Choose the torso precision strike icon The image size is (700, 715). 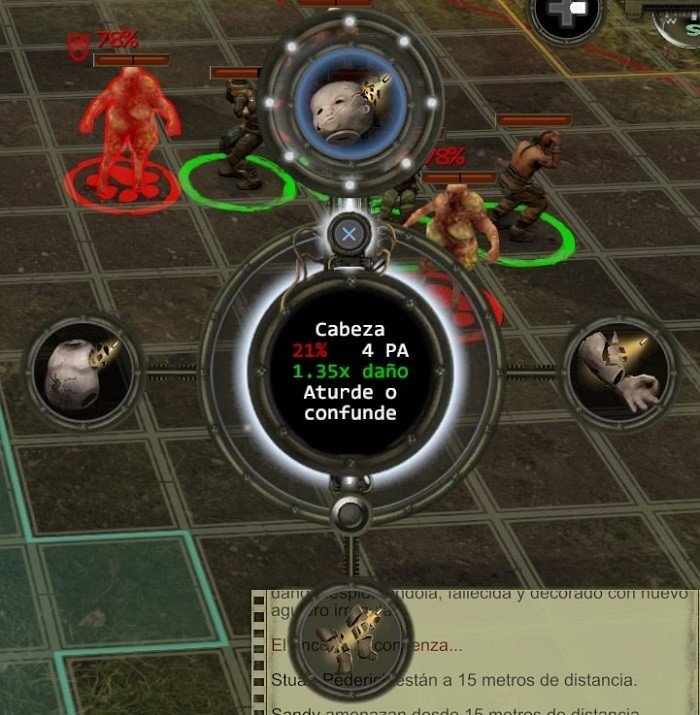[82, 369]
